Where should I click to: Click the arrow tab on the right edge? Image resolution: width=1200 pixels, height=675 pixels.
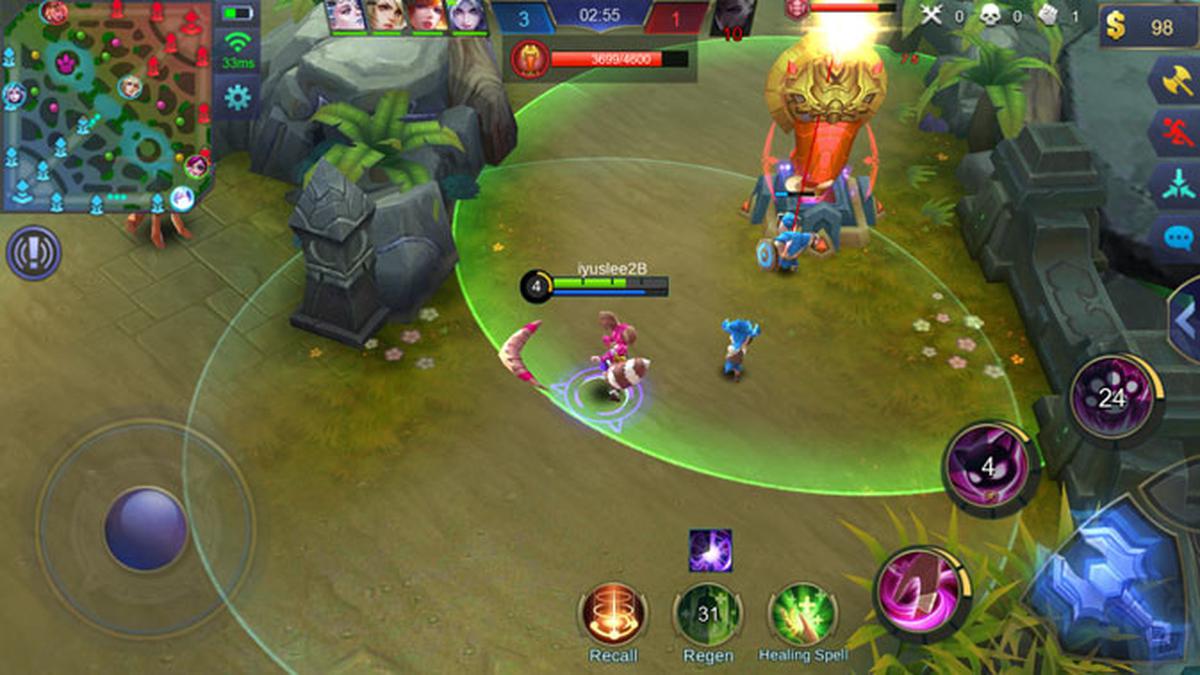1187,322
